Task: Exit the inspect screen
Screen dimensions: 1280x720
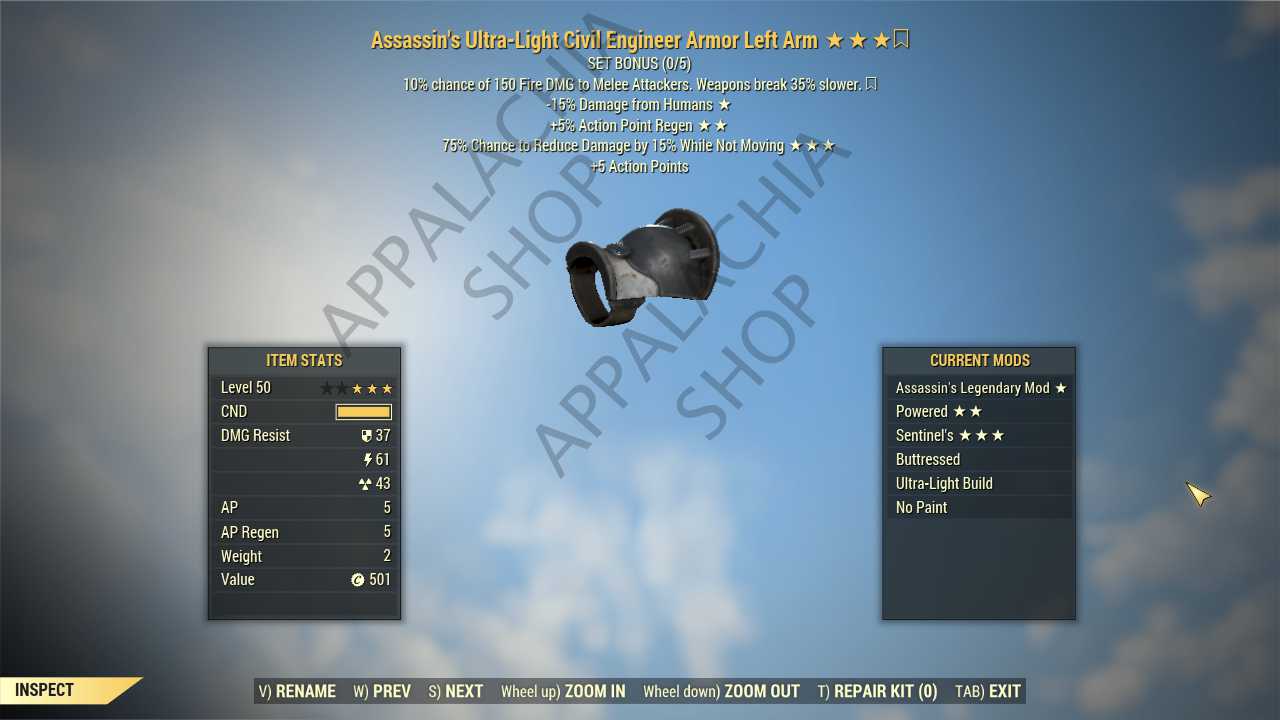Action: point(988,691)
